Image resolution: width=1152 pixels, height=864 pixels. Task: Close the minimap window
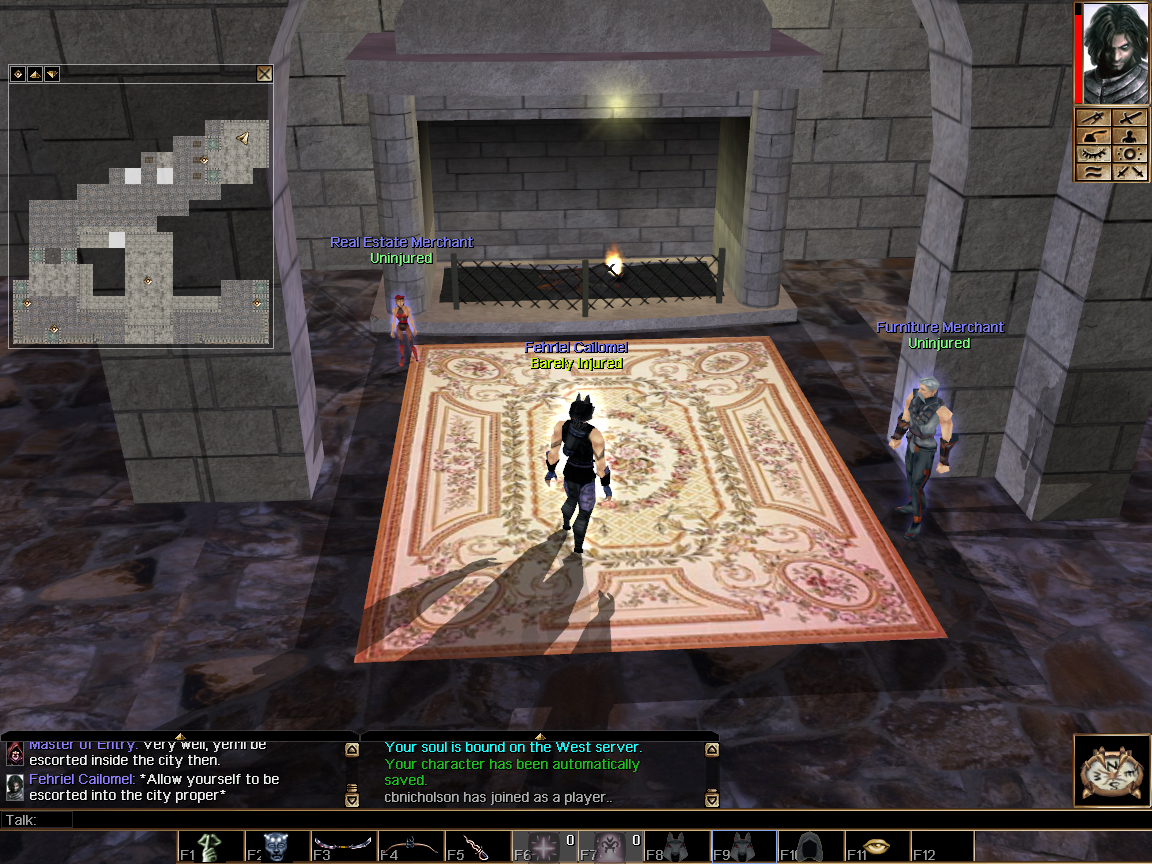[x=264, y=73]
